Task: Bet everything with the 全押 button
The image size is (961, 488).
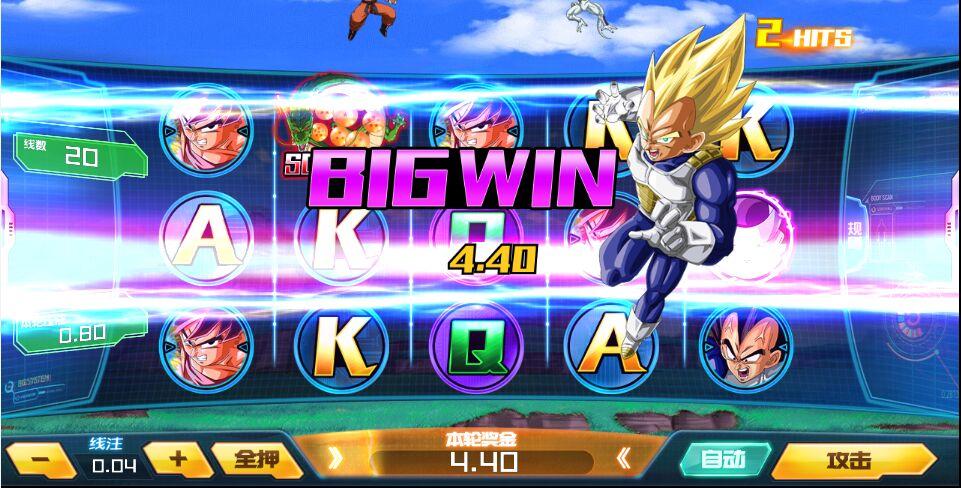Action: coord(255,460)
